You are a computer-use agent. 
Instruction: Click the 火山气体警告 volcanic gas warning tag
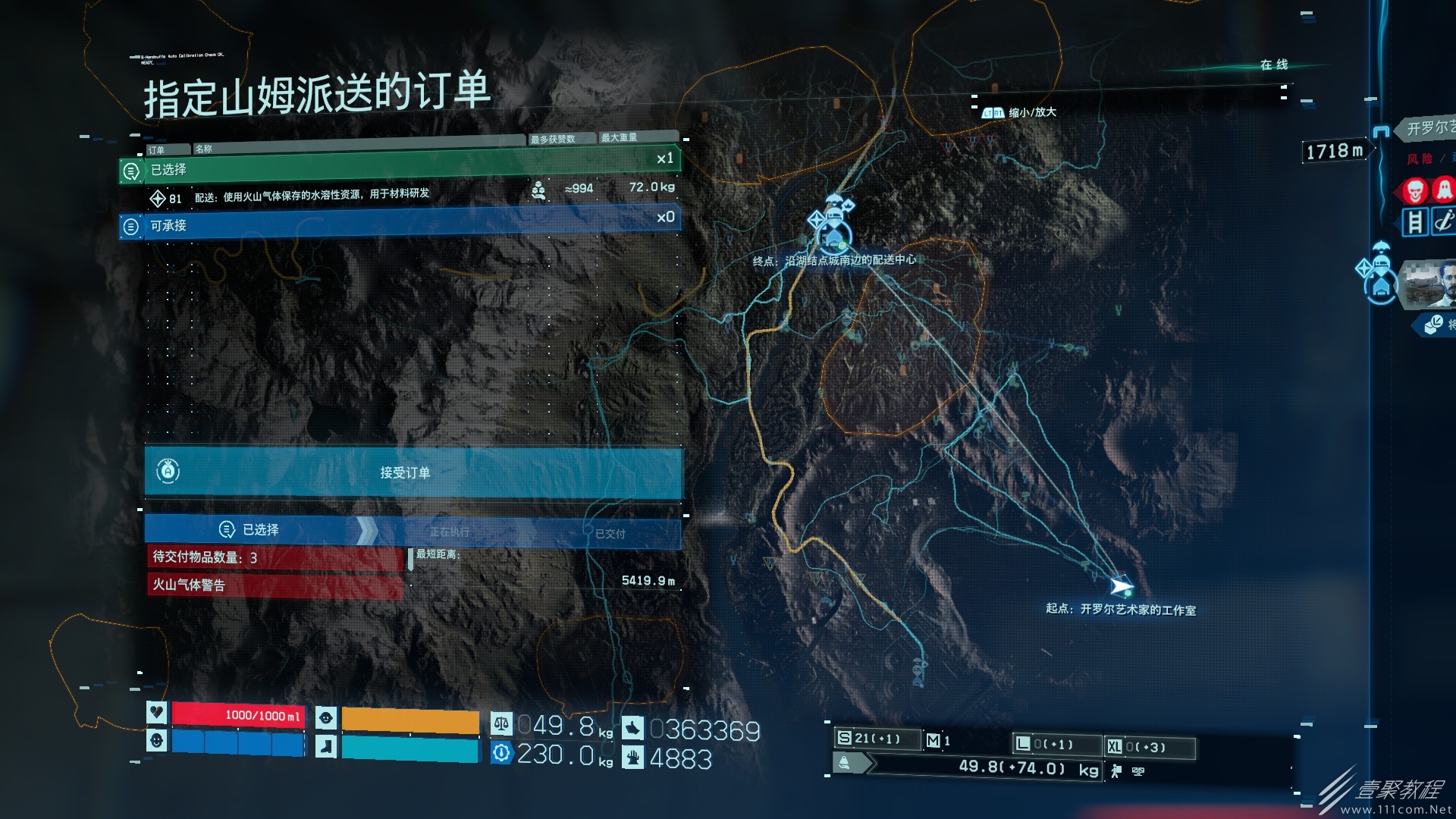click(273, 585)
